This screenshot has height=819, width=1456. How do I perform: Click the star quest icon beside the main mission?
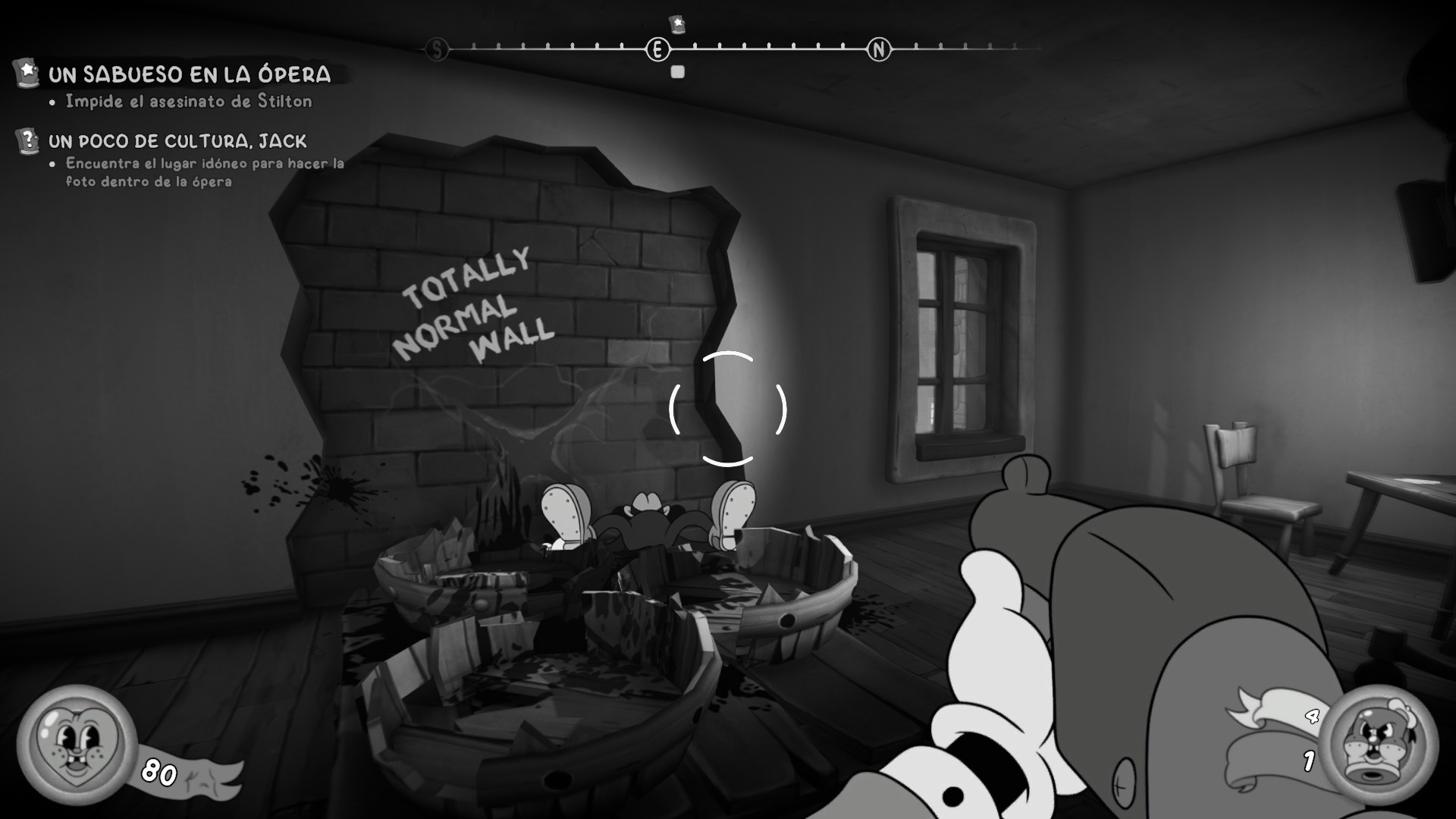27,73
